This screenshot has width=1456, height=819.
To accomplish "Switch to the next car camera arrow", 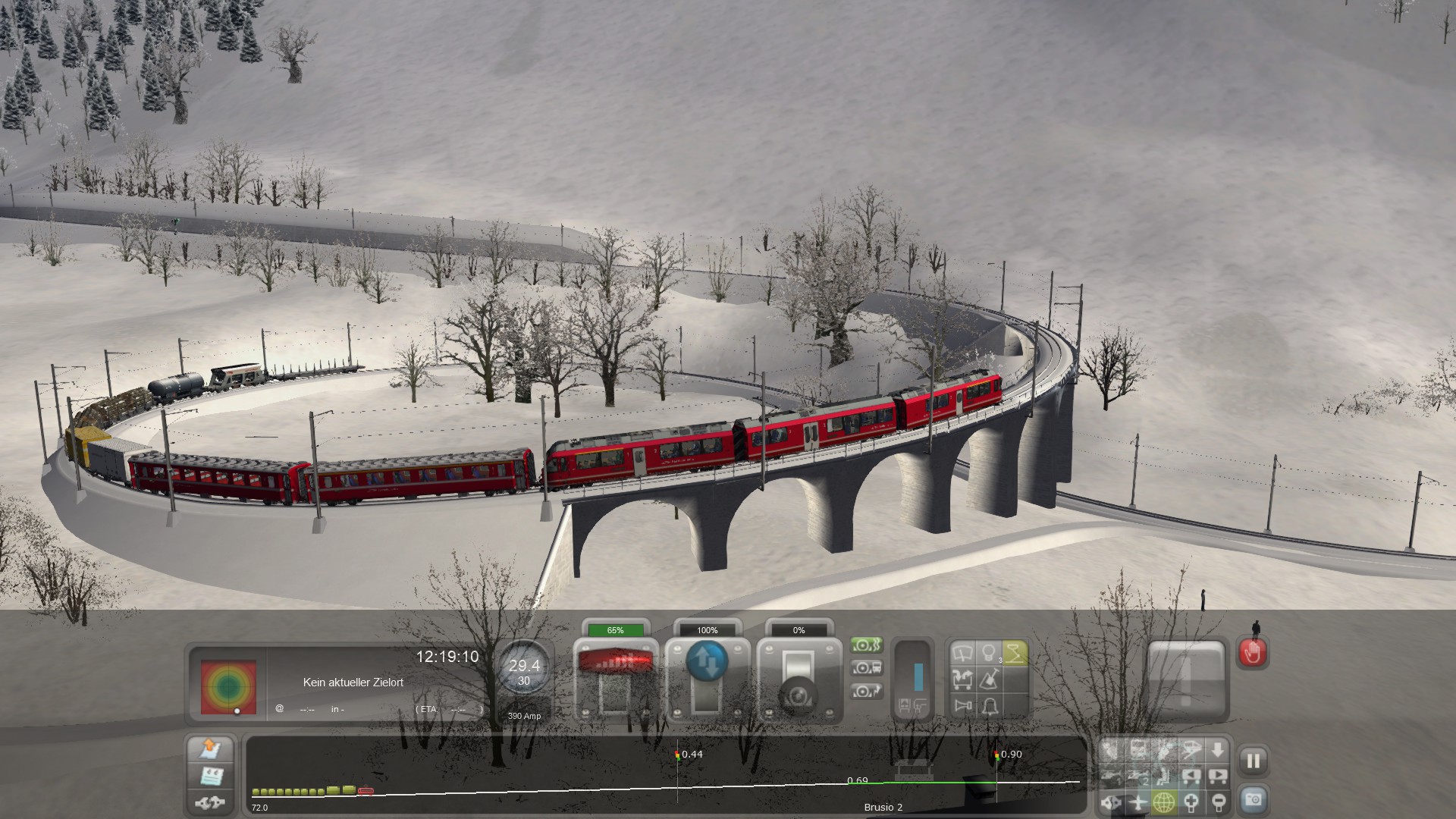I will (x=1217, y=776).
